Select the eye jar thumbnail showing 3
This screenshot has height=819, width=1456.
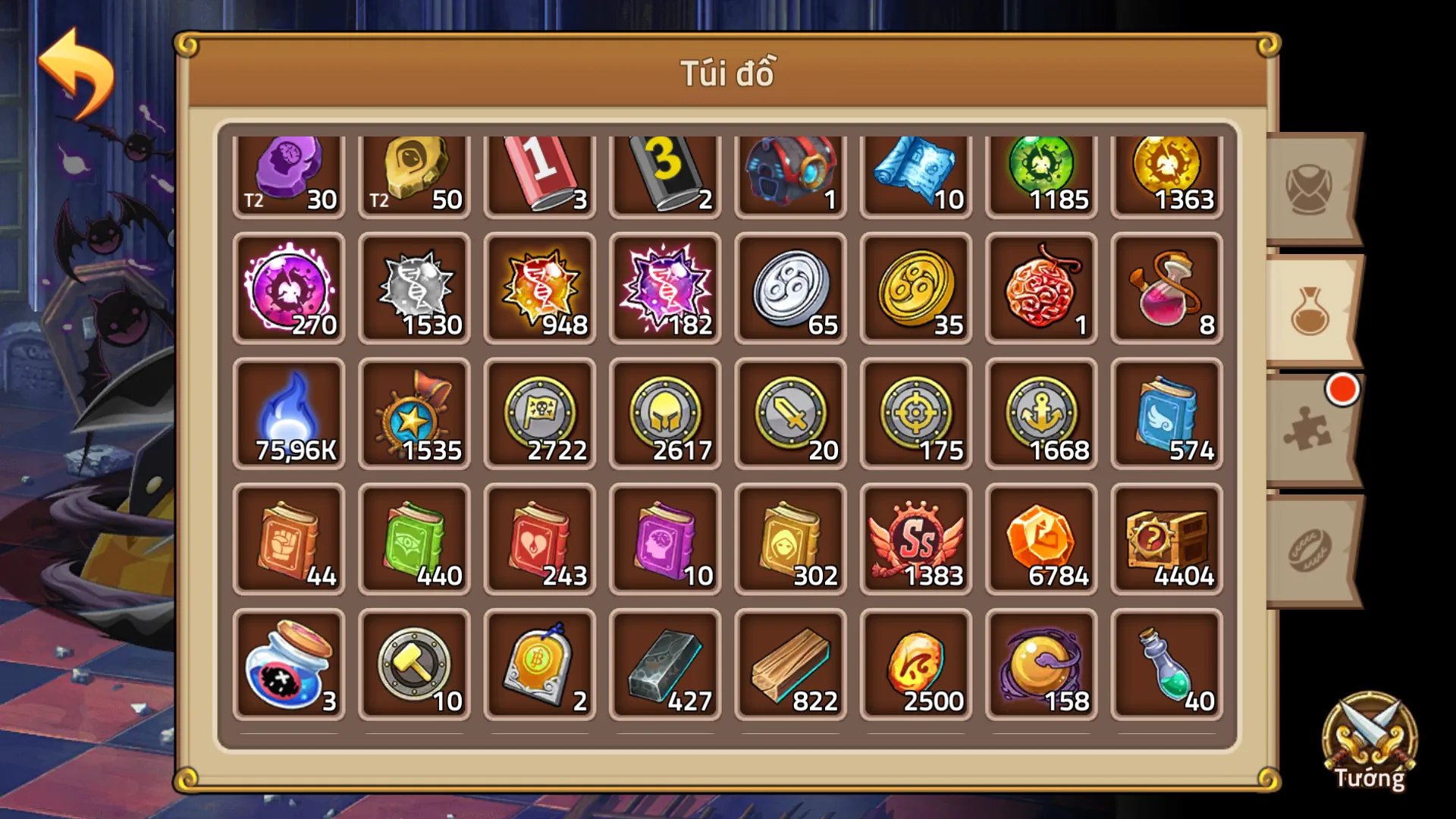[x=289, y=665]
